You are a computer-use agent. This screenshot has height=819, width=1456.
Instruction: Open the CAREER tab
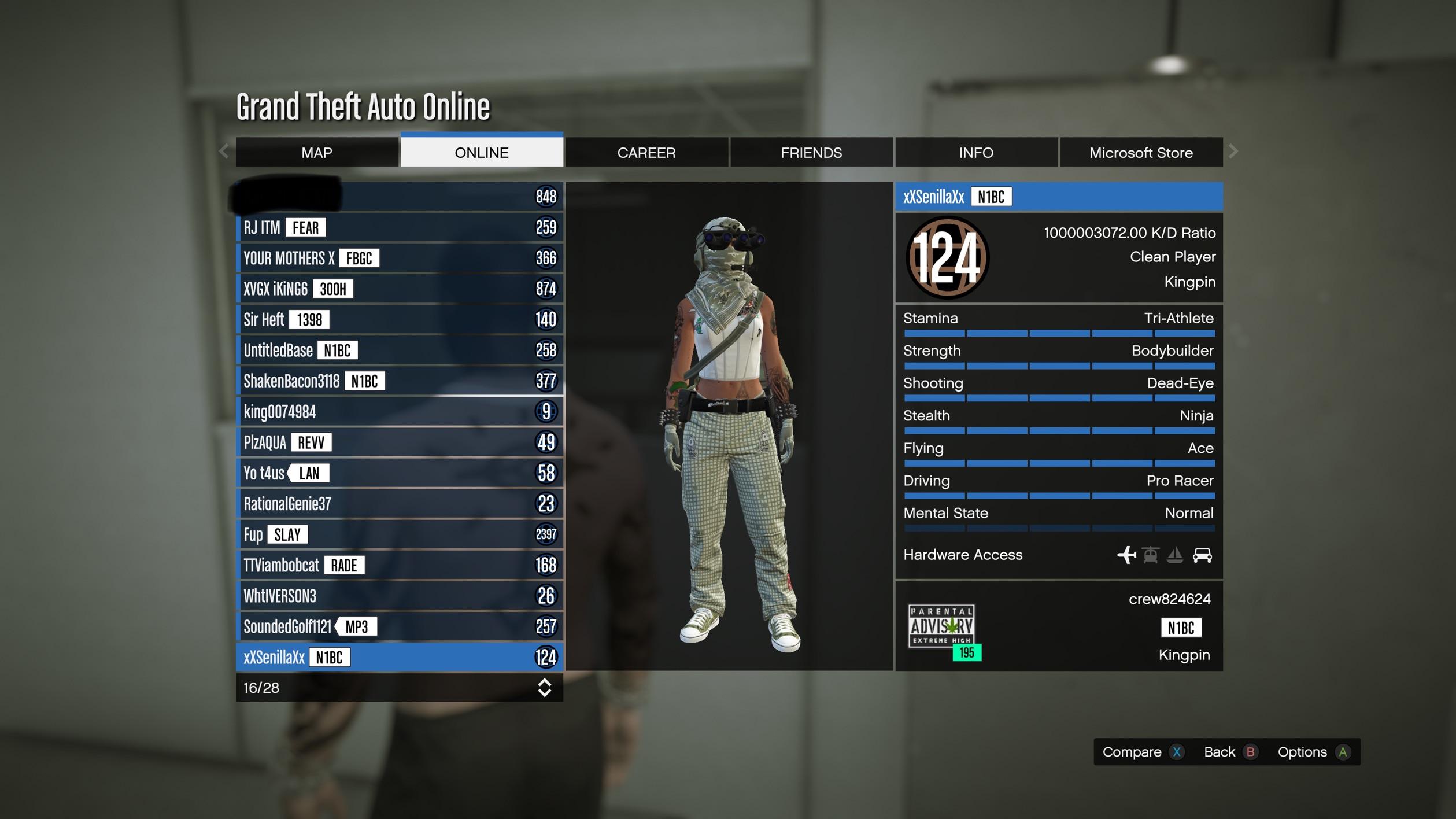coord(646,152)
